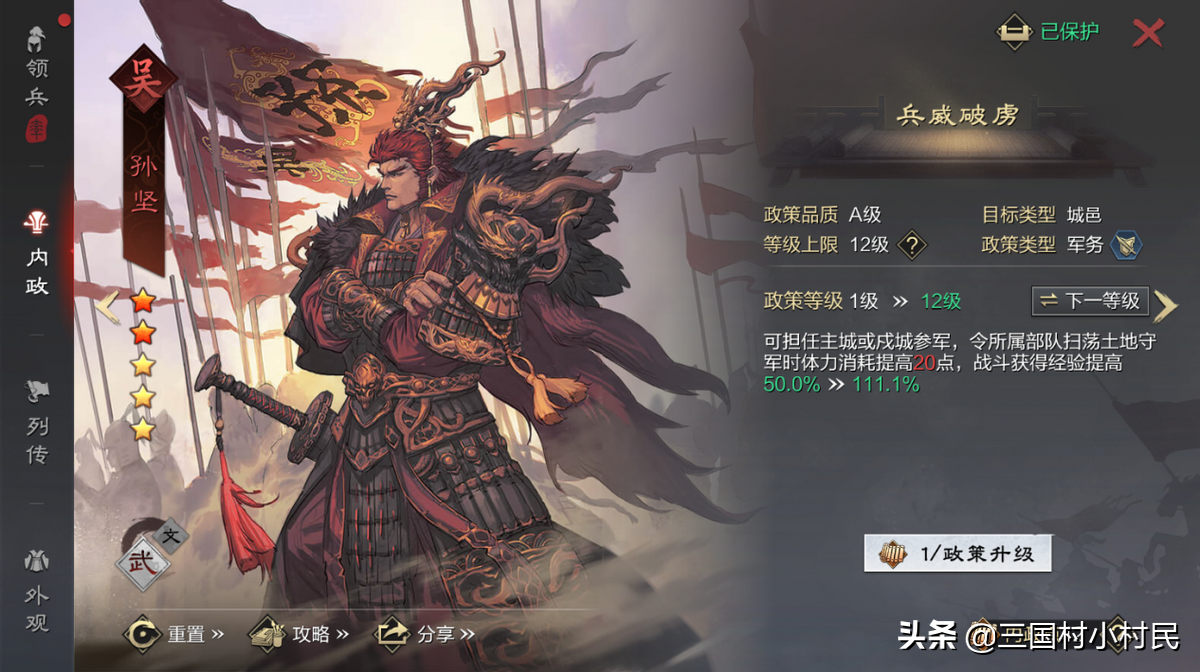Share the hero with 分享

(424, 633)
